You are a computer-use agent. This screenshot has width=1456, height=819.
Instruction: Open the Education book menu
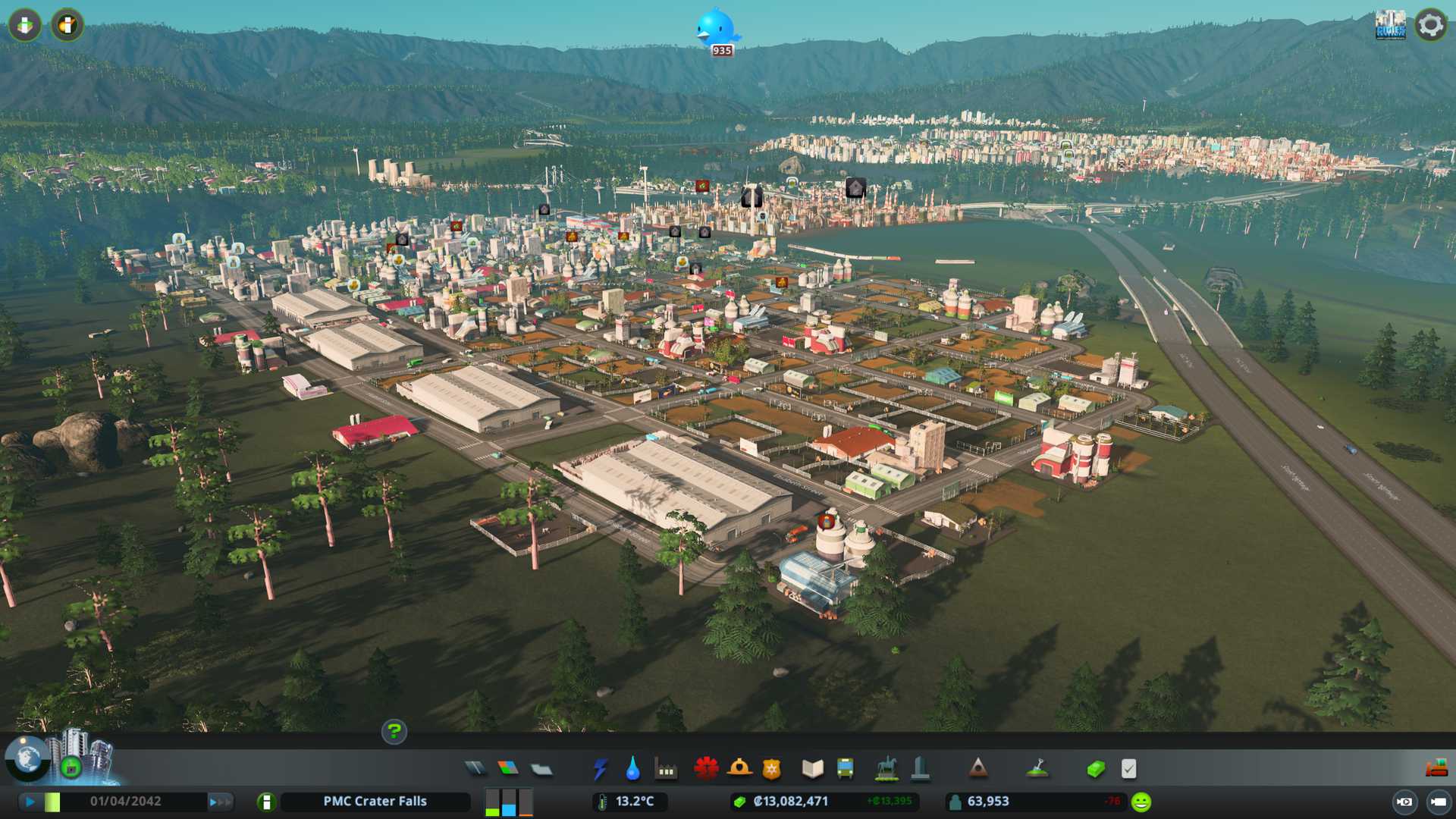812,769
